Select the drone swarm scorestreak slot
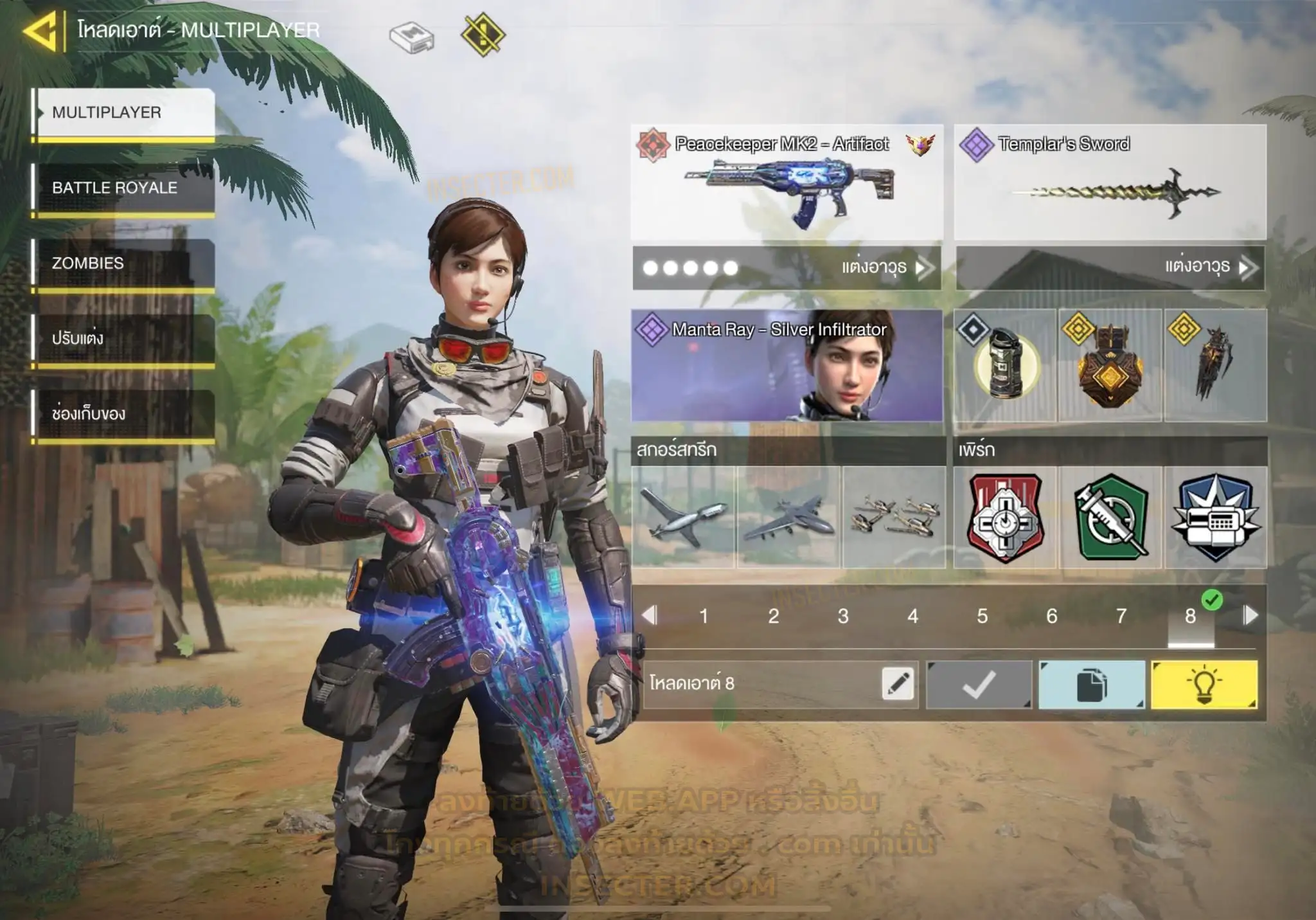This screenshot has width=1316, height=920. pyautogui.click(x=894, y=518)
